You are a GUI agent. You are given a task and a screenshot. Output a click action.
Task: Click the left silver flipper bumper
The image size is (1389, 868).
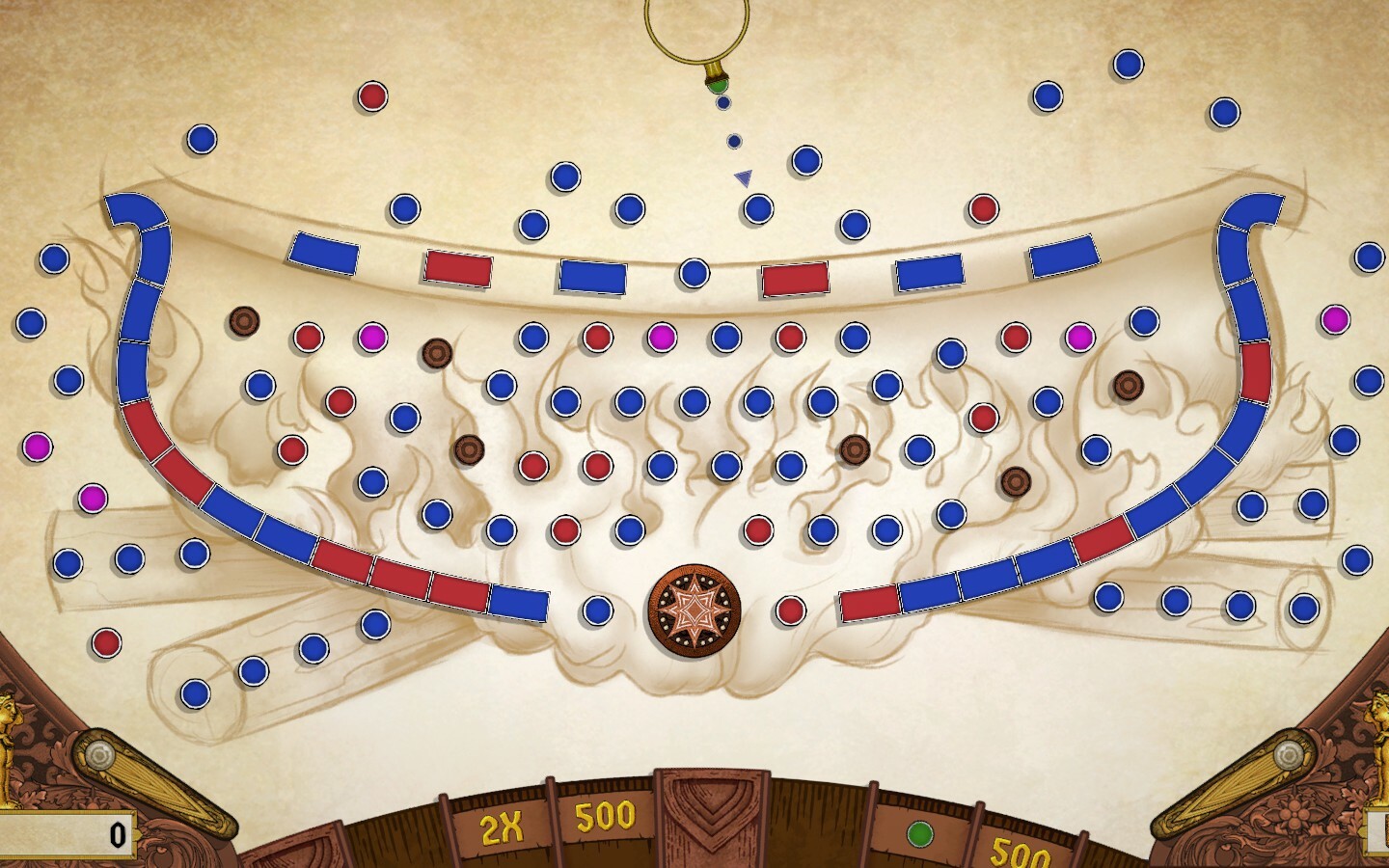[100, 757]
